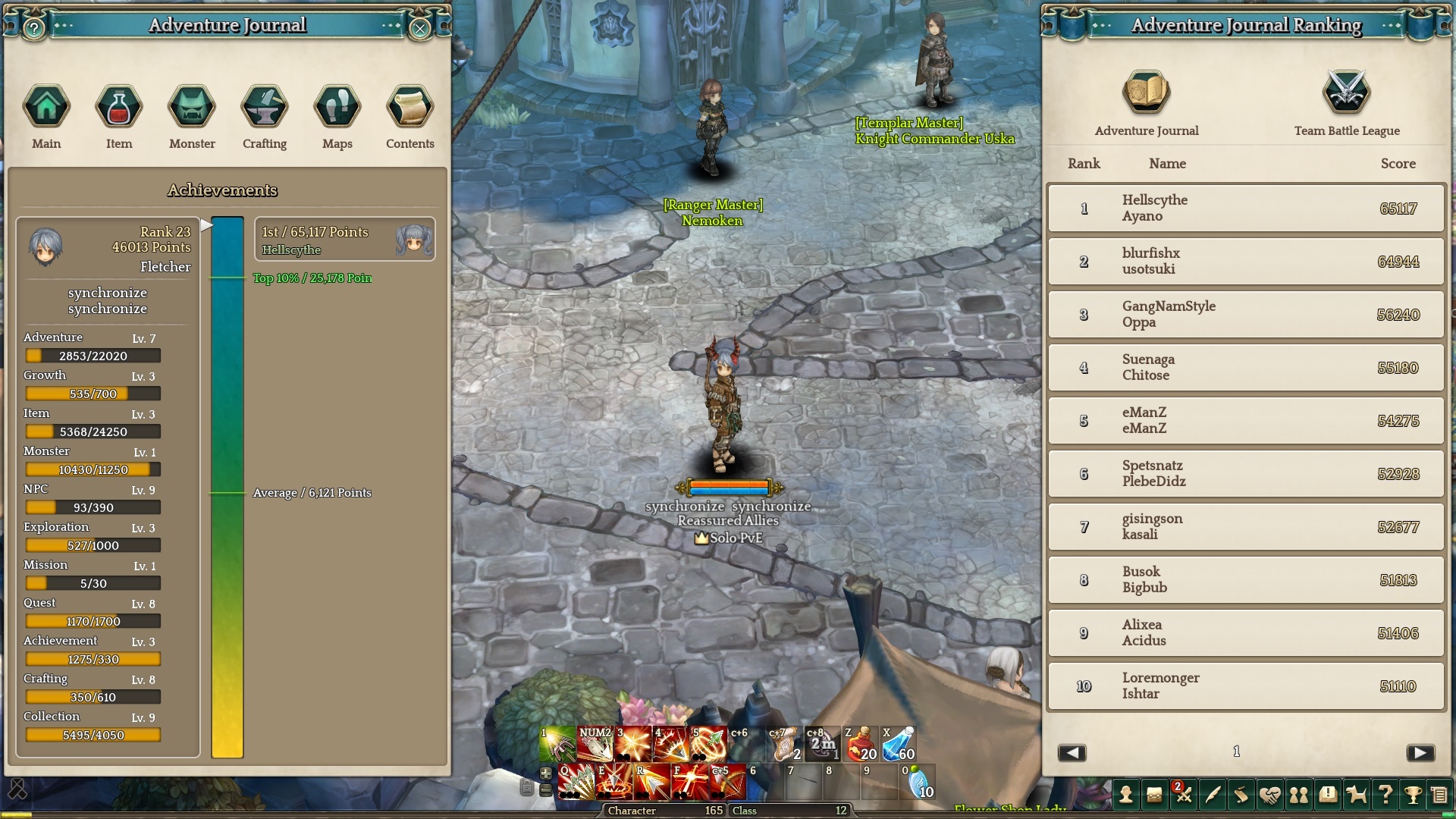Open the pet menu dog icon

1356,795
